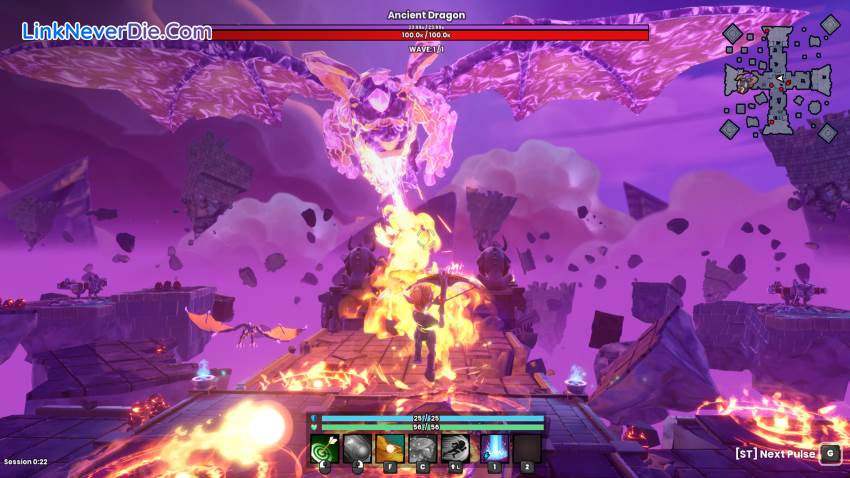
Task: Click the cross-shaped minimap
Action: pos(778,80)
